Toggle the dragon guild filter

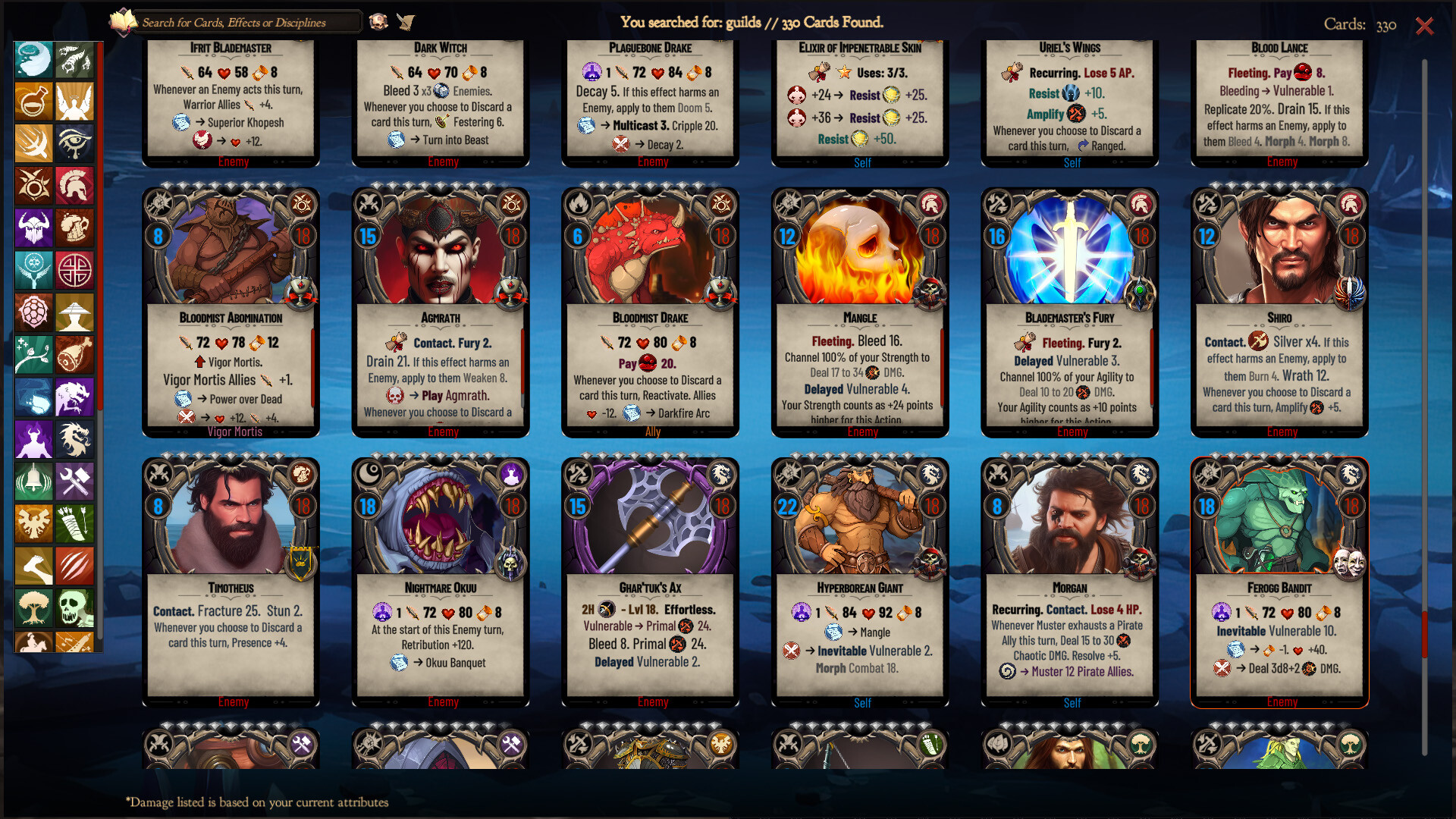(x=74, y=438)
